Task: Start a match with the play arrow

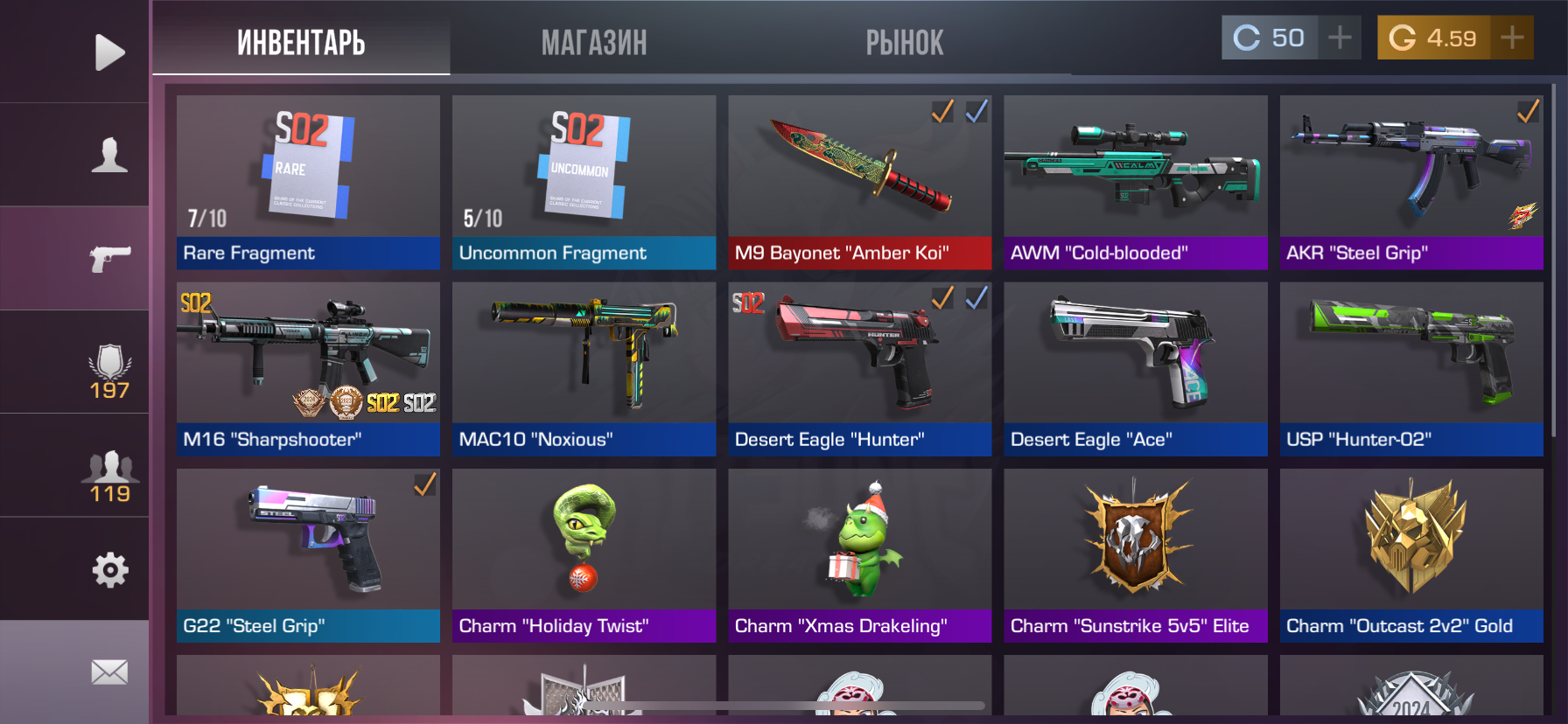Action: tap(109, 52)
